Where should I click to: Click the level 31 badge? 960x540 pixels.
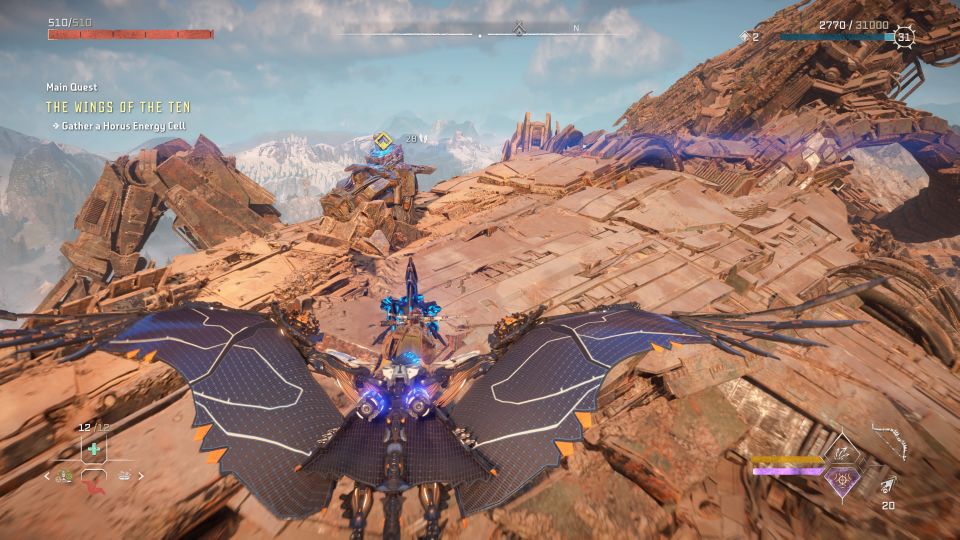click(903, 37)
